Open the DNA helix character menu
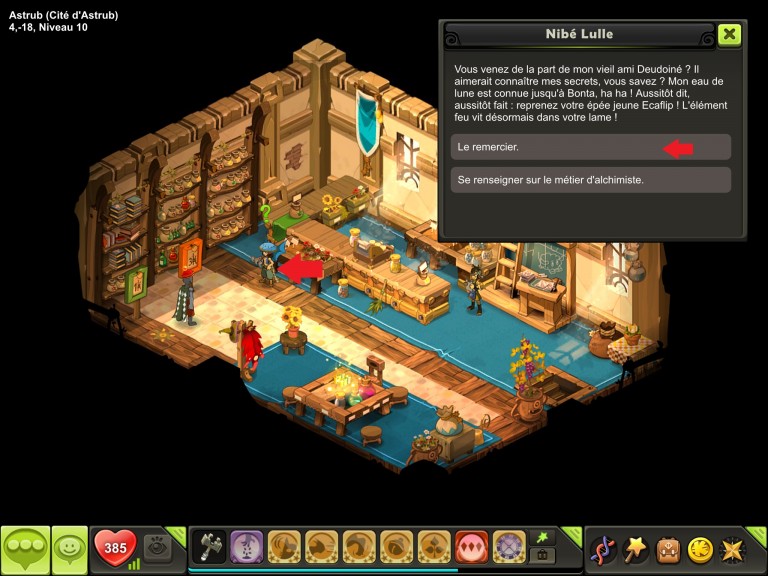768x576 pixels. (x=603, y=549)
